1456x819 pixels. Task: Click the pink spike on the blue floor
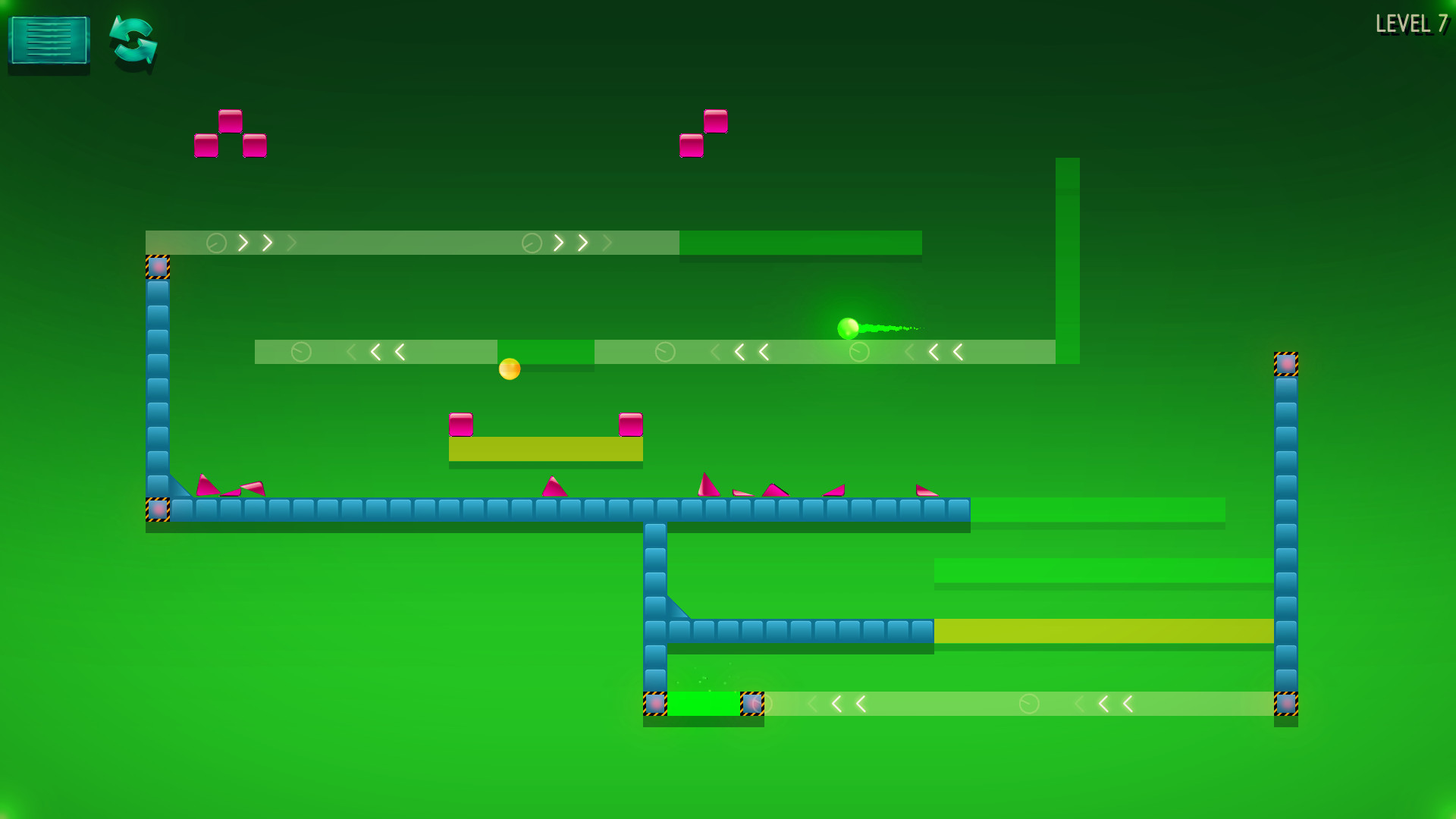[x=553, y=488]
